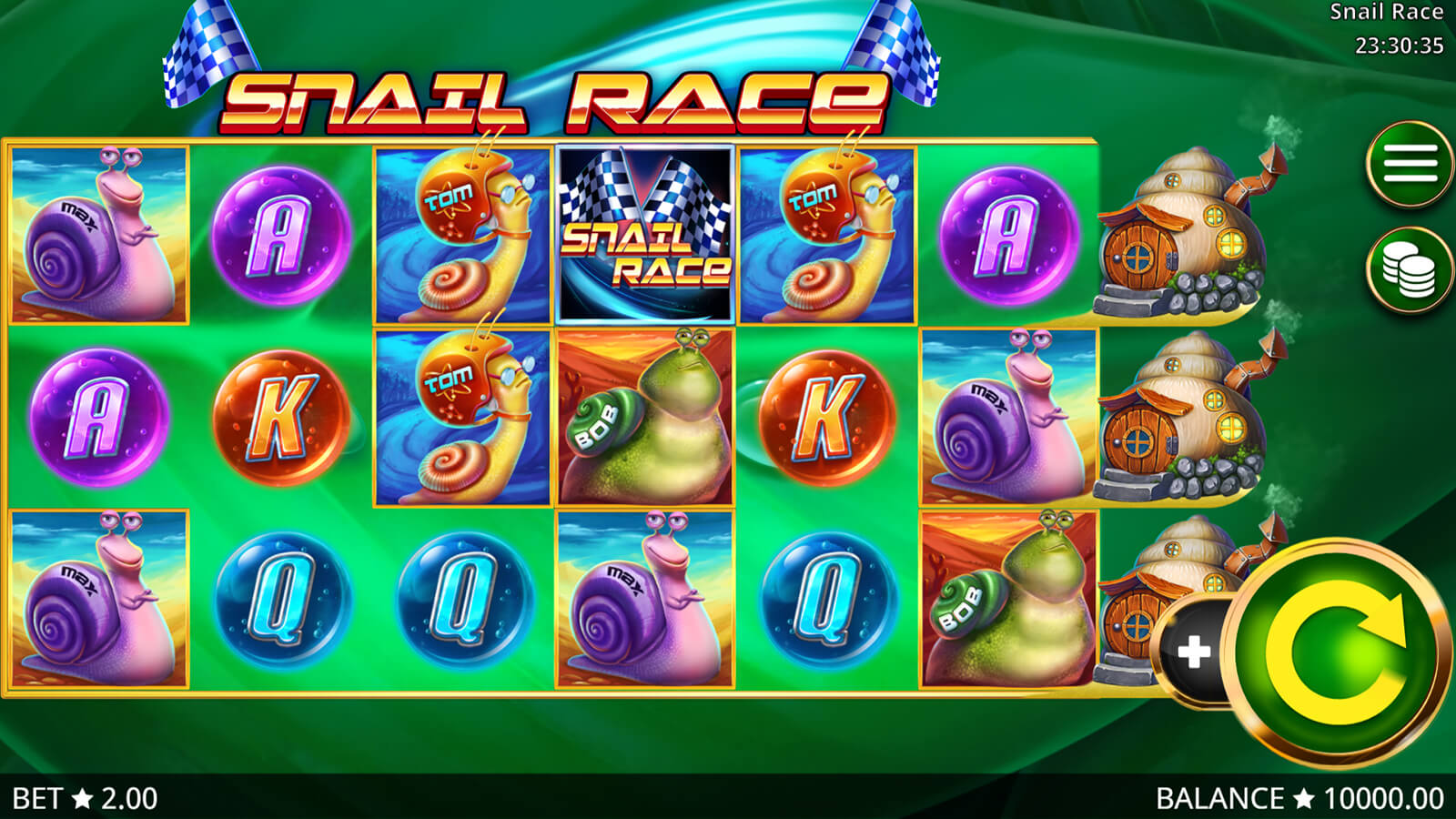The image size is (1456, 819).
Task: Open bet settings with the coin stack icon
Action: pyautogui.click(x=1410, y=270)
